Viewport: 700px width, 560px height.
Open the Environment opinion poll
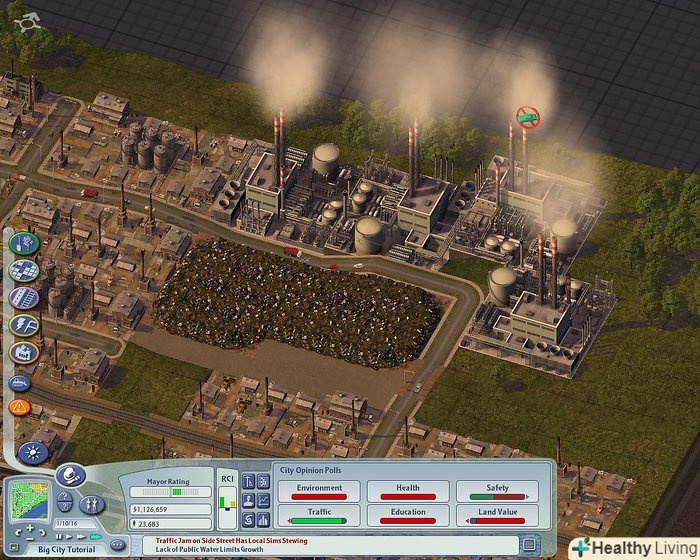(319, 491)
